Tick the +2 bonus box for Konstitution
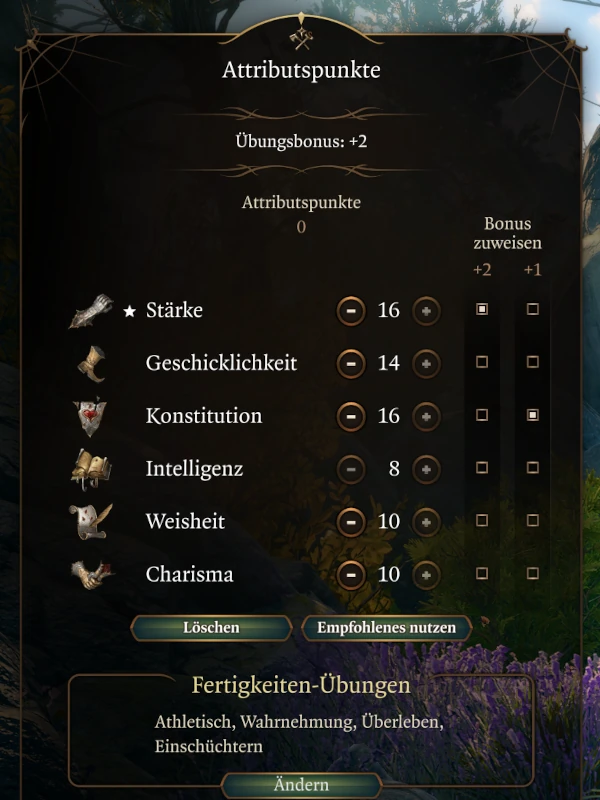Image resolution: width=600 pixels, height=800 pixels. tap(482, 415)
